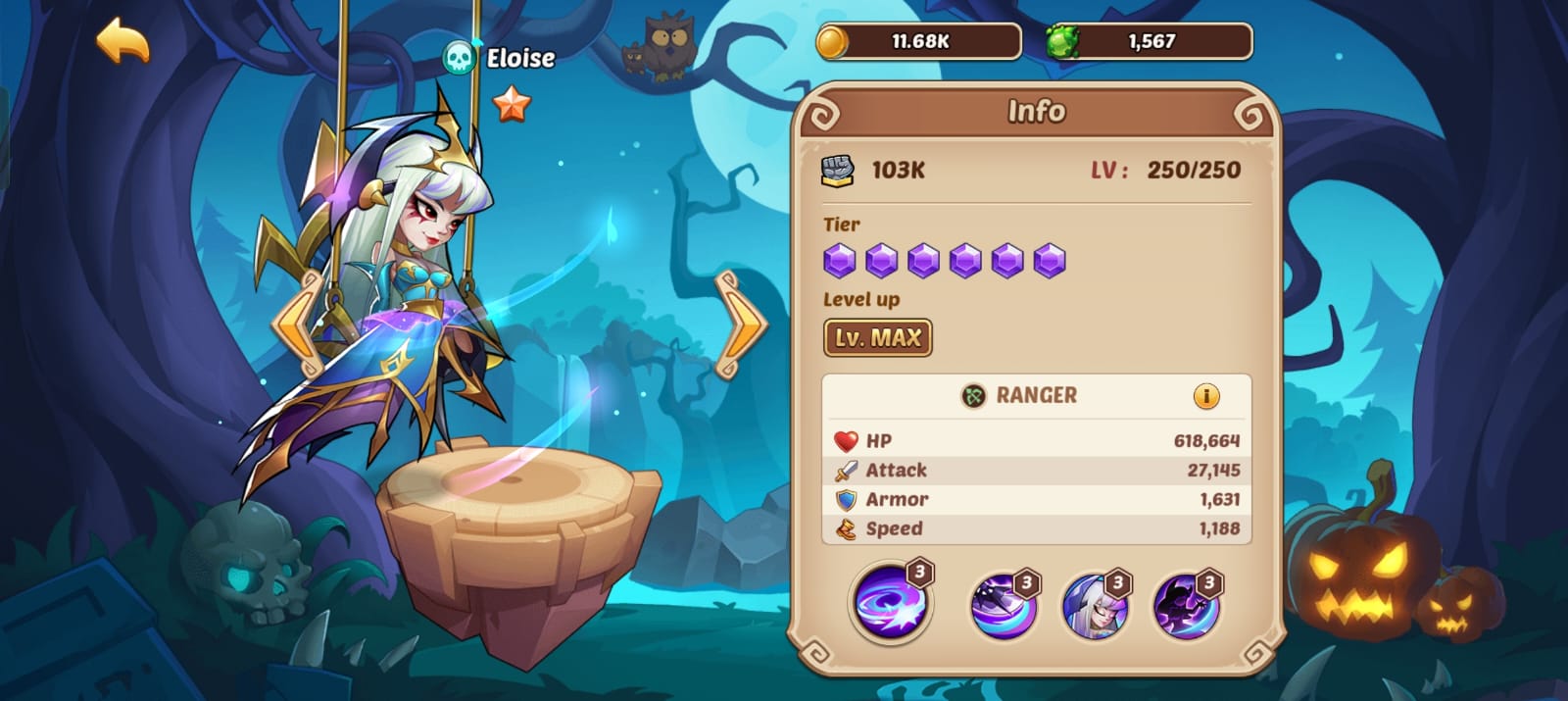View the purple vortex skill

coord(888,603)
